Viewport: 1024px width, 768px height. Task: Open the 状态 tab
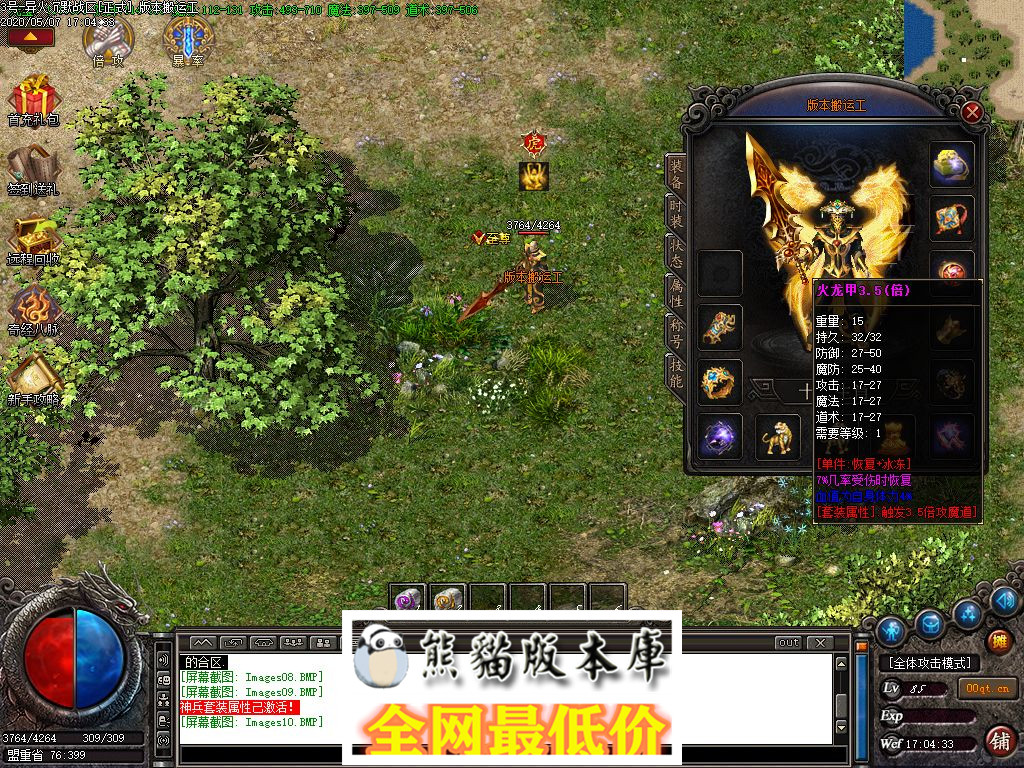click(x=677, y=252)
